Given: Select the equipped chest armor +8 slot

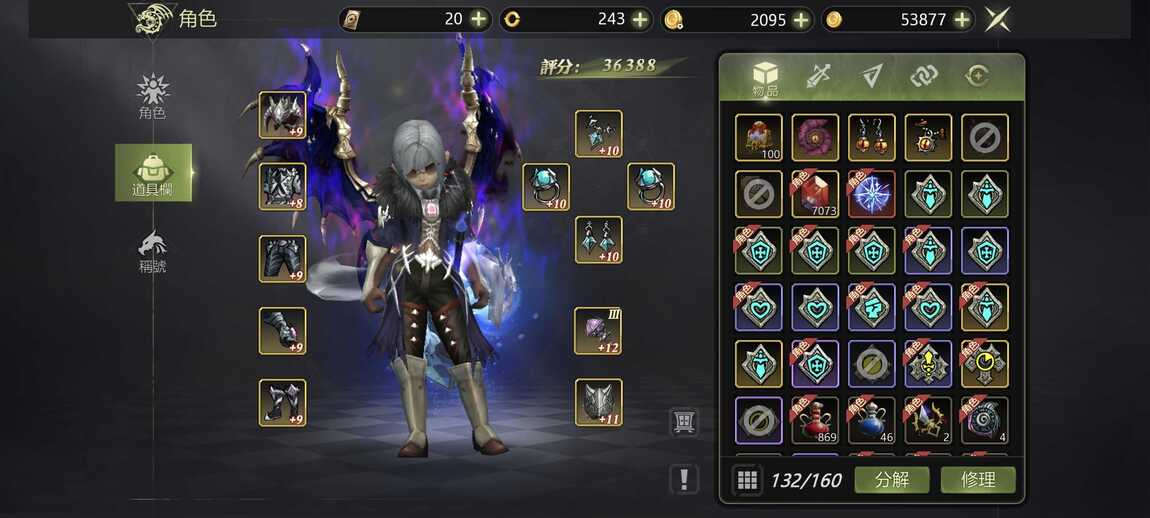Looking at the screenshot, I should click(282, 187).
